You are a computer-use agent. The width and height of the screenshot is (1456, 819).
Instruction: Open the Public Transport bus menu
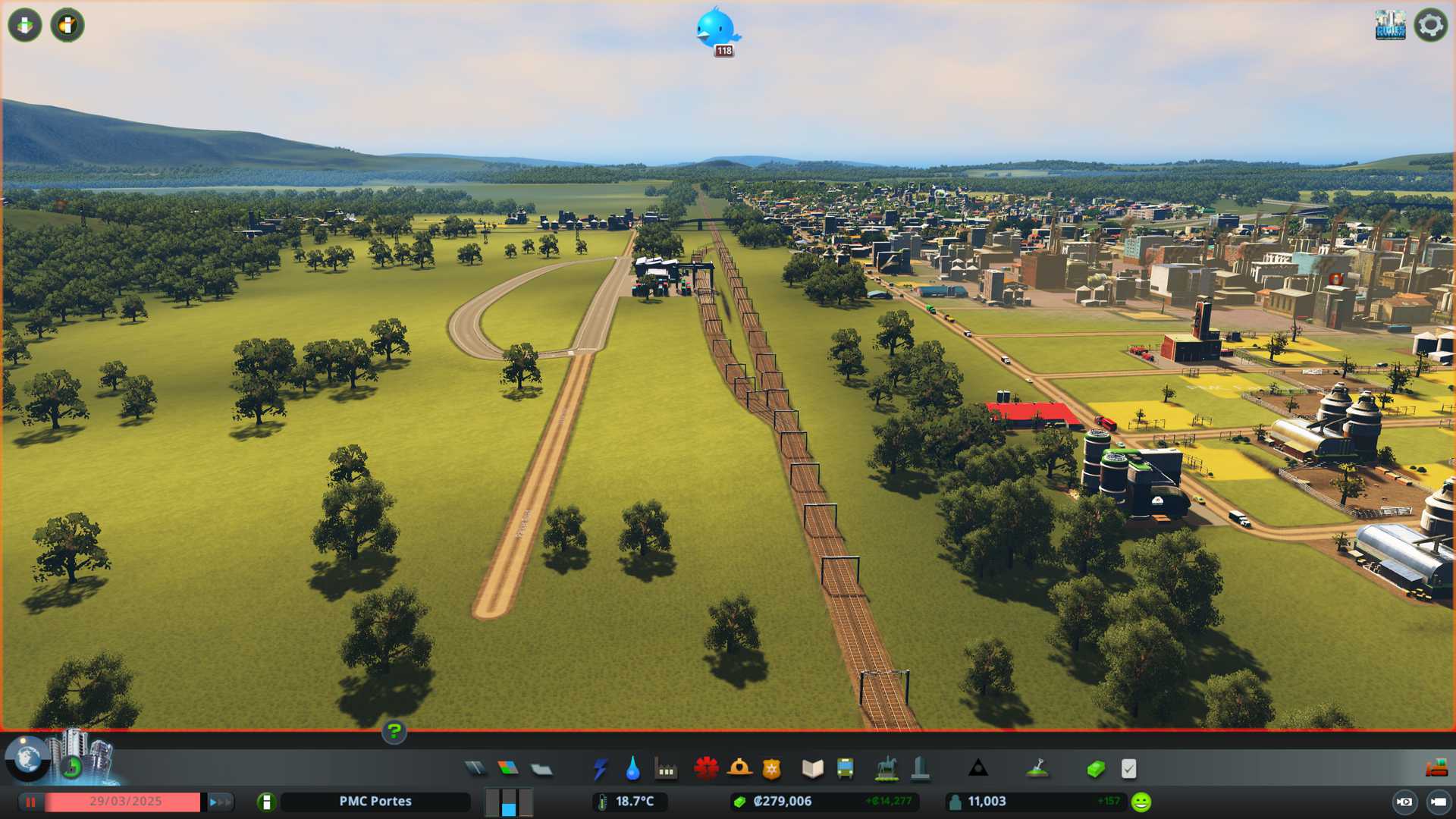click(845, 769)
